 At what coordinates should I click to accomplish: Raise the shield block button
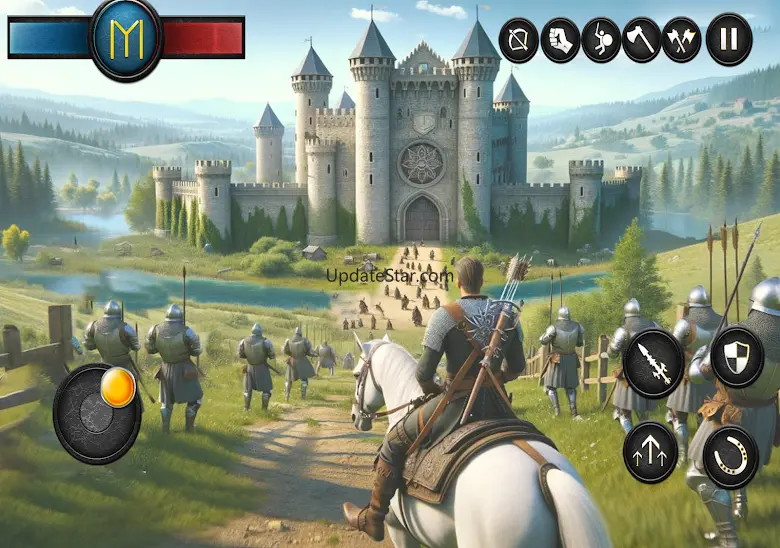(x=737, y=356)
